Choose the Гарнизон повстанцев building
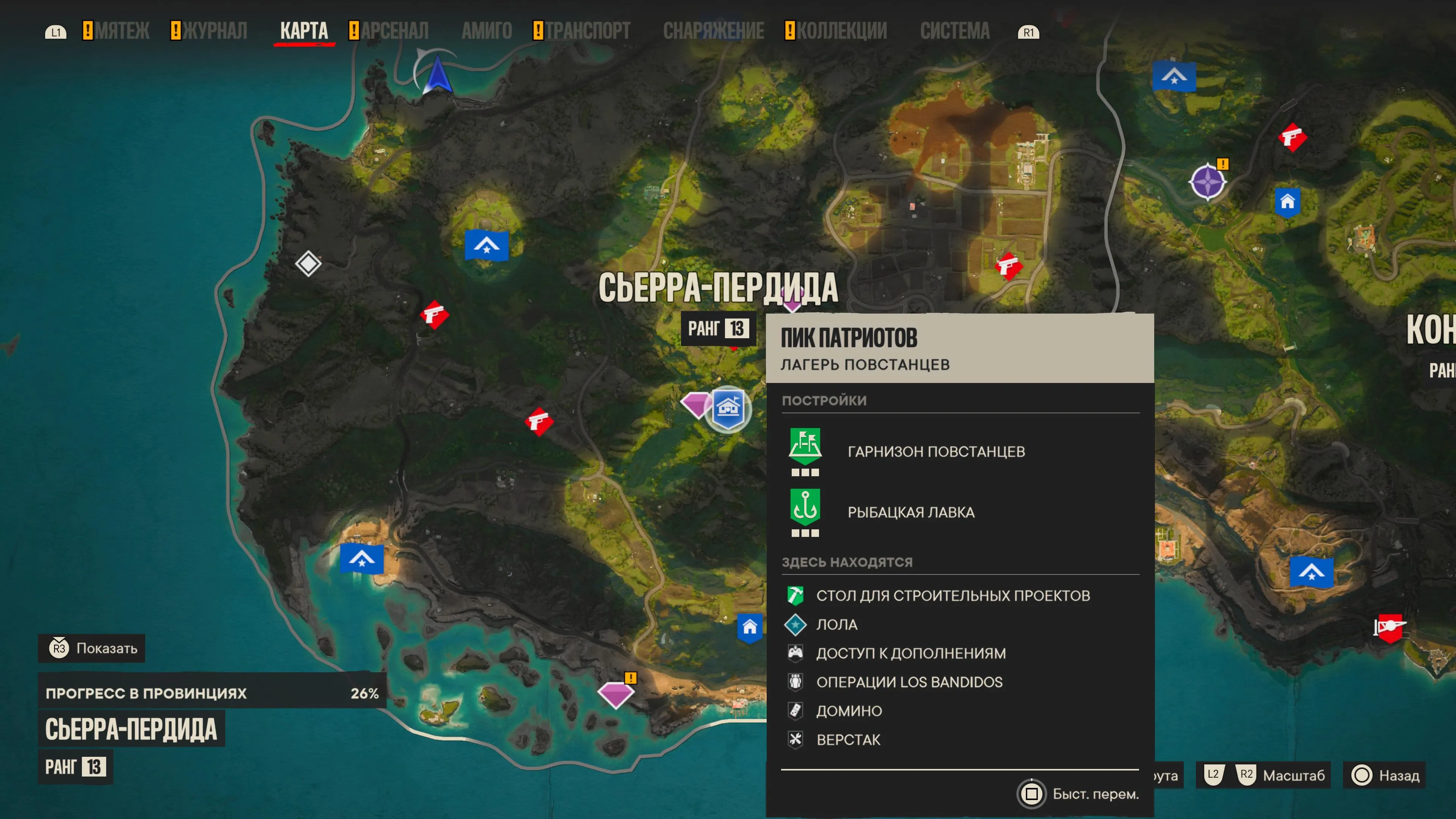Image resolution: width=1456 pixels, height=819 pixels. [x=935, y=452]
